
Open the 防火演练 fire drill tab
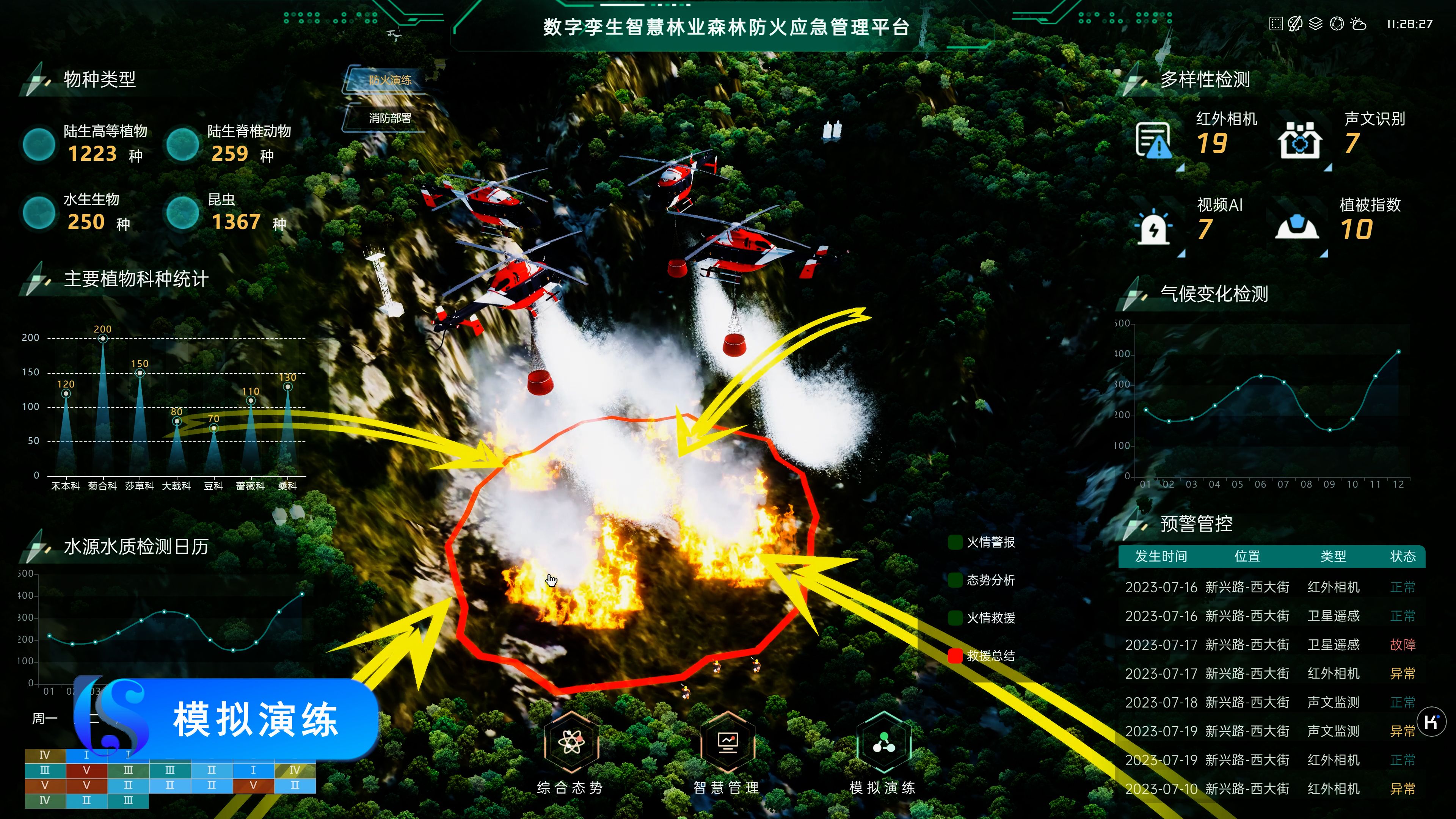pyautogui.click(x=389, y=80)
